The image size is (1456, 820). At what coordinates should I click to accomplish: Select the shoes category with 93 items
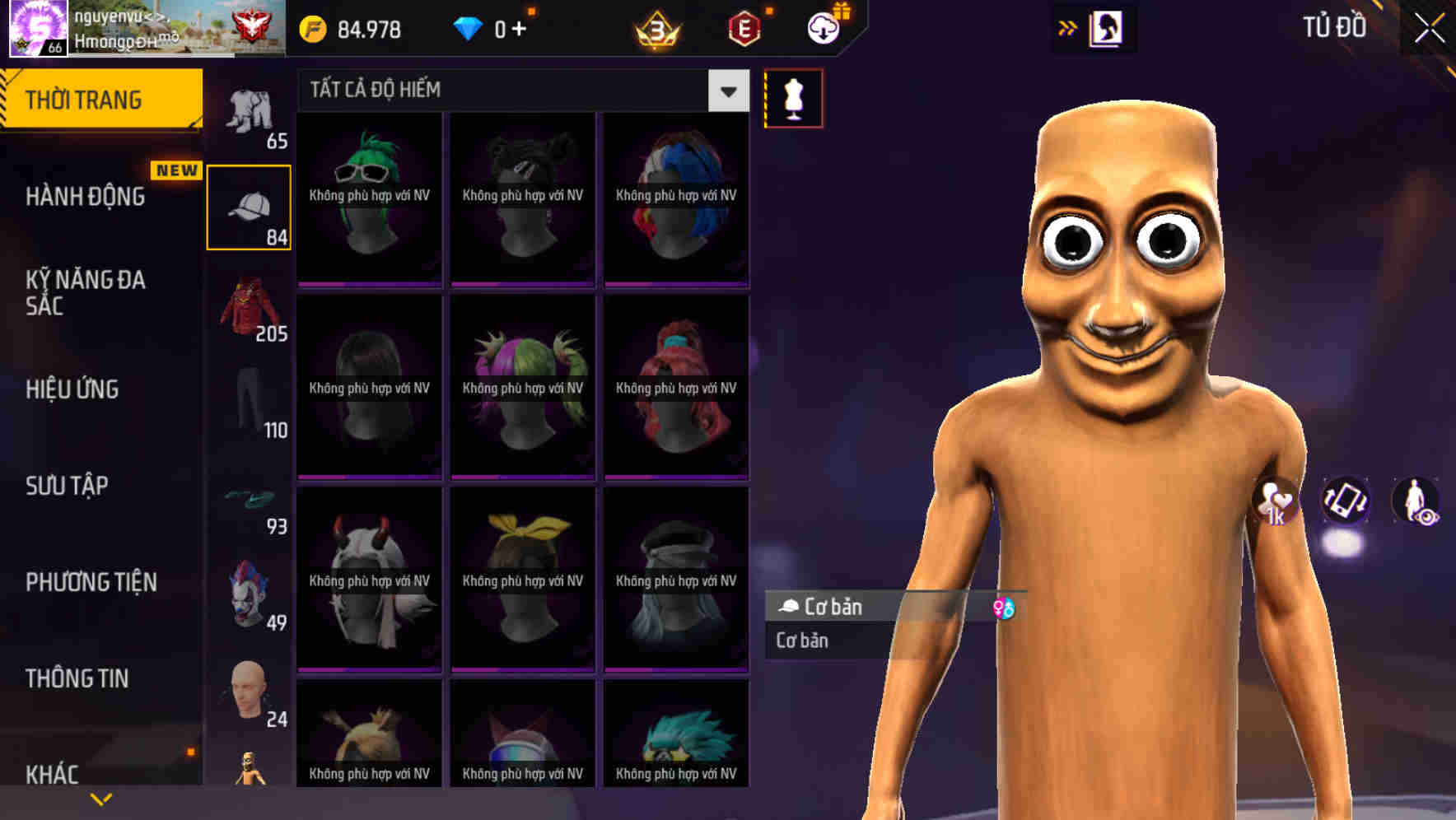[250, 501]
